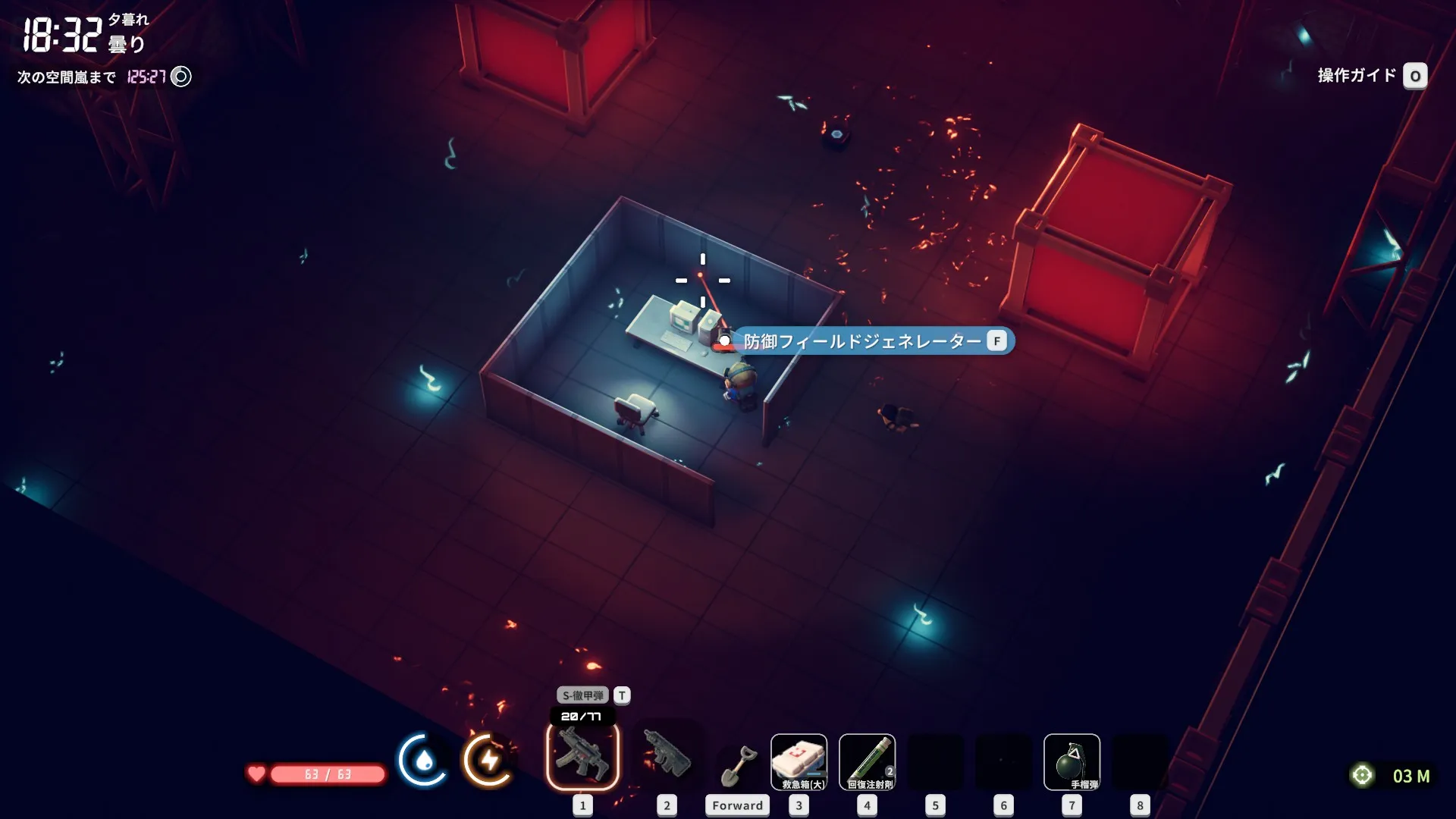Click the water droplet hydration gauge

tap(422, 760)
